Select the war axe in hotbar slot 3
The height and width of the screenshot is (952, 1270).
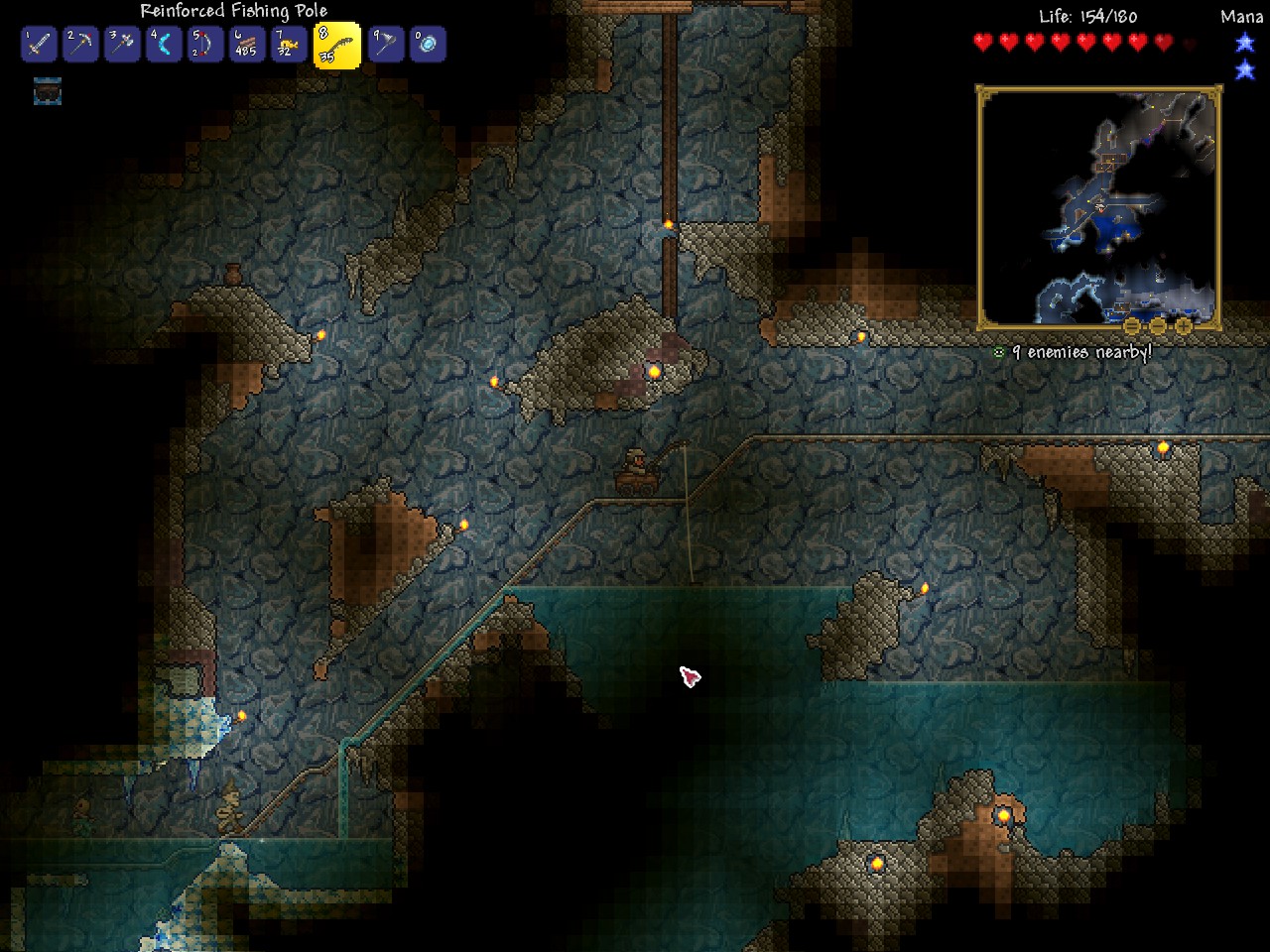pyautogui.click(x=123, y=45)
